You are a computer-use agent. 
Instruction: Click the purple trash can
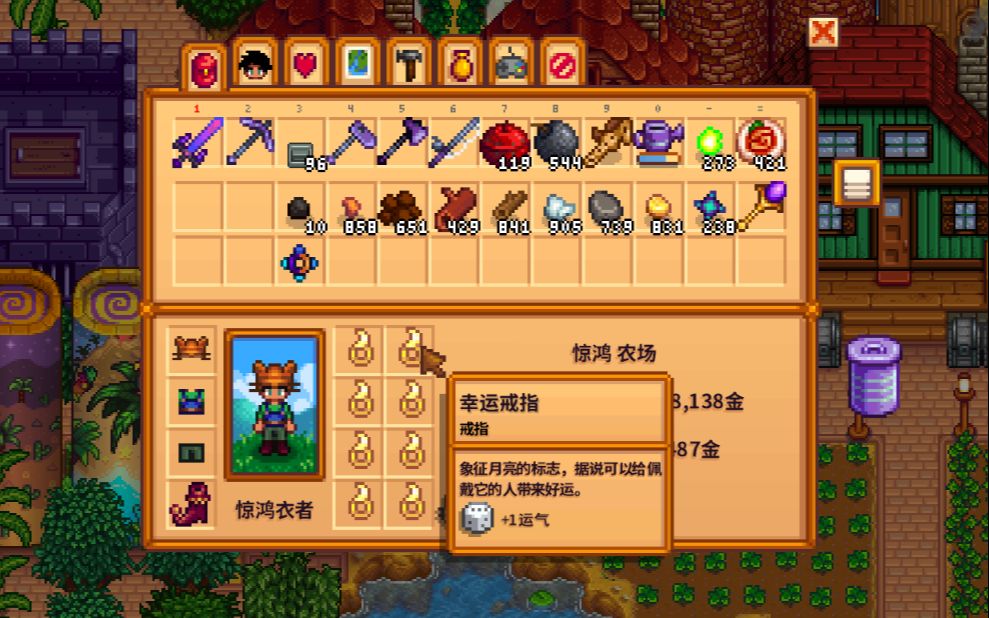(x=873, y=375)
